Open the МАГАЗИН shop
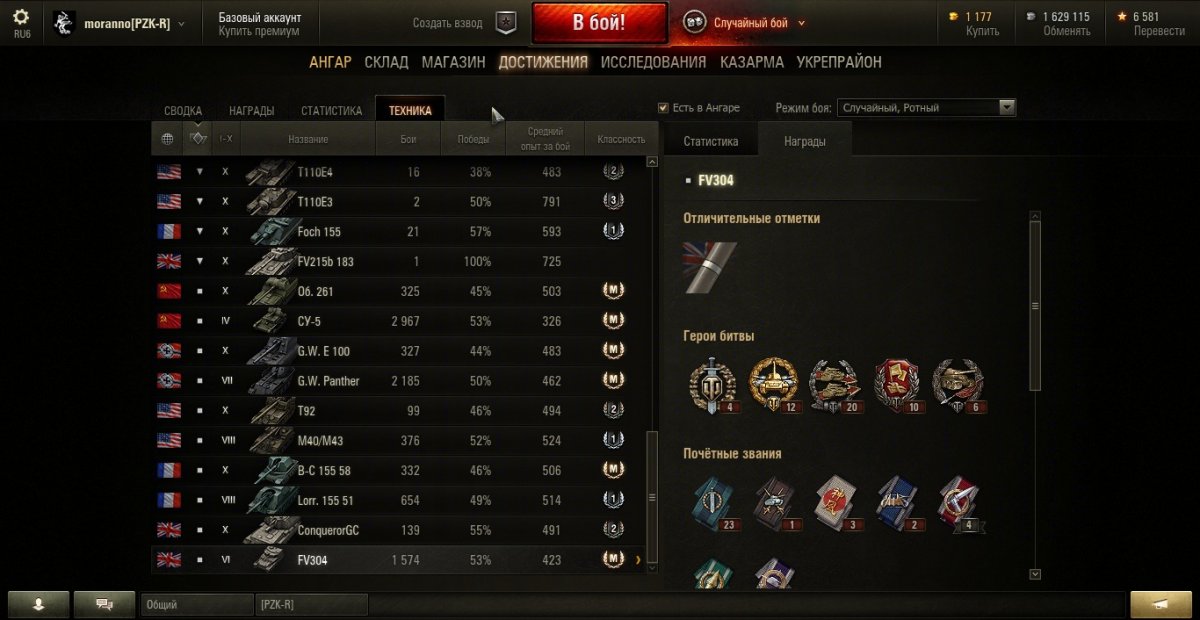Screen dimensions: 1200x620 coord(453,62)
